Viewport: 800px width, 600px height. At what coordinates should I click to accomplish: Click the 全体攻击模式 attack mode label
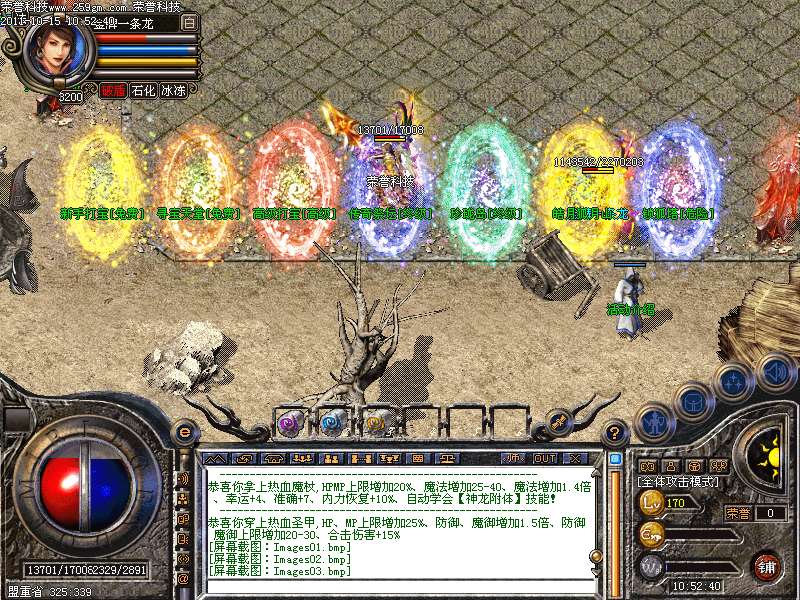pyautogui.click(x=680, y=482)
